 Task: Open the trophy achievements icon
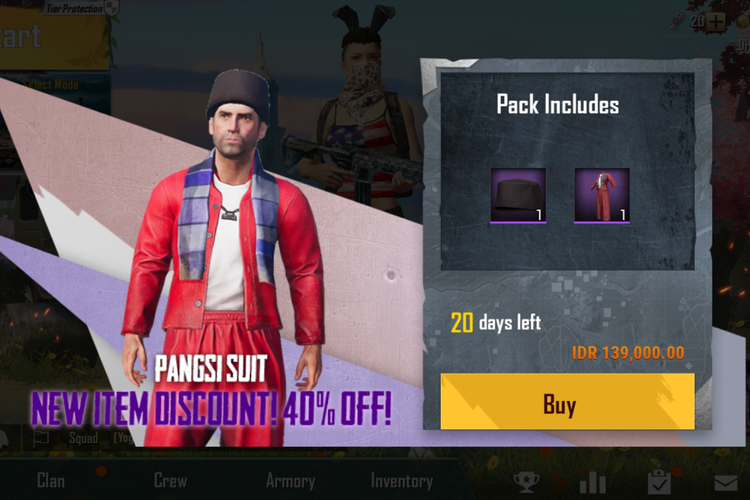[526, 483]
